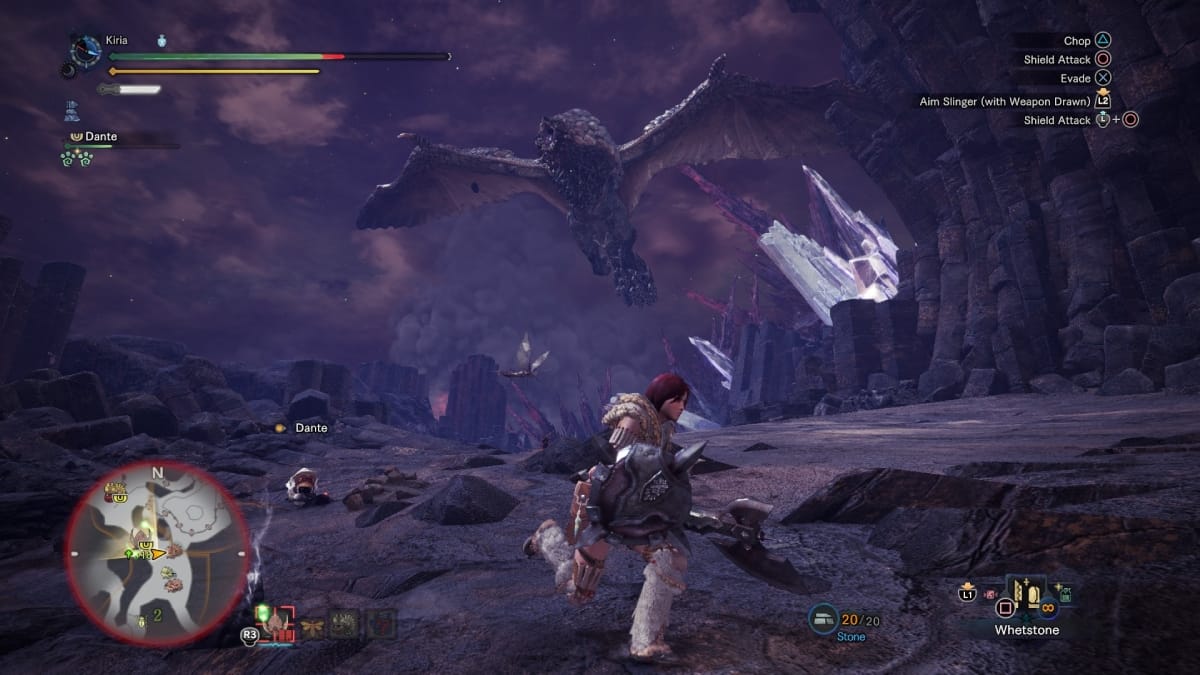This screenshot has width=1200, height=675.
Task: Click the spiky monster icon in the tracker row
Action: click(x=345, y=625)
